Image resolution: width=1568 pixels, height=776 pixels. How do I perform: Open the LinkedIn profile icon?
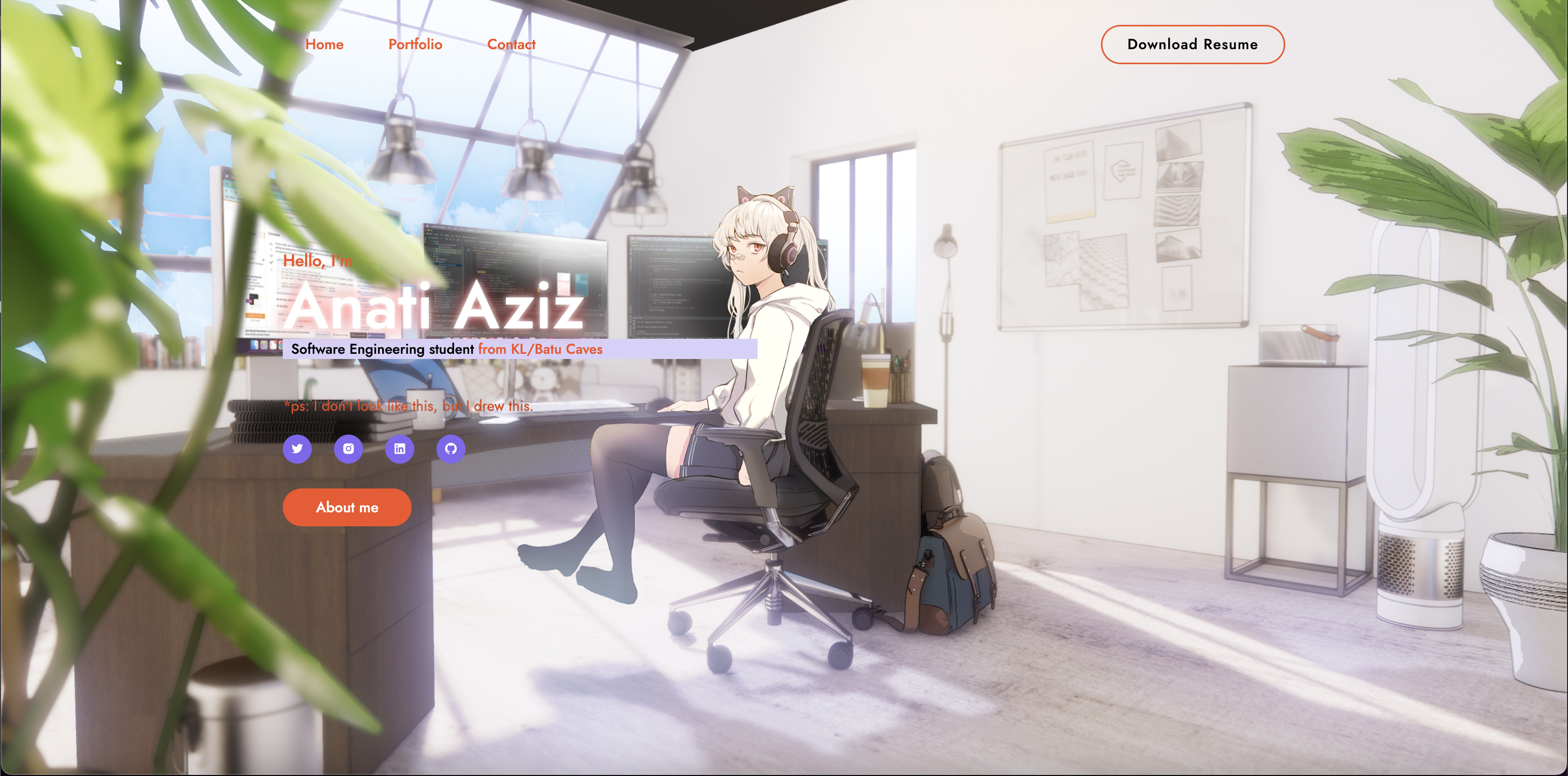pos(399,449)
